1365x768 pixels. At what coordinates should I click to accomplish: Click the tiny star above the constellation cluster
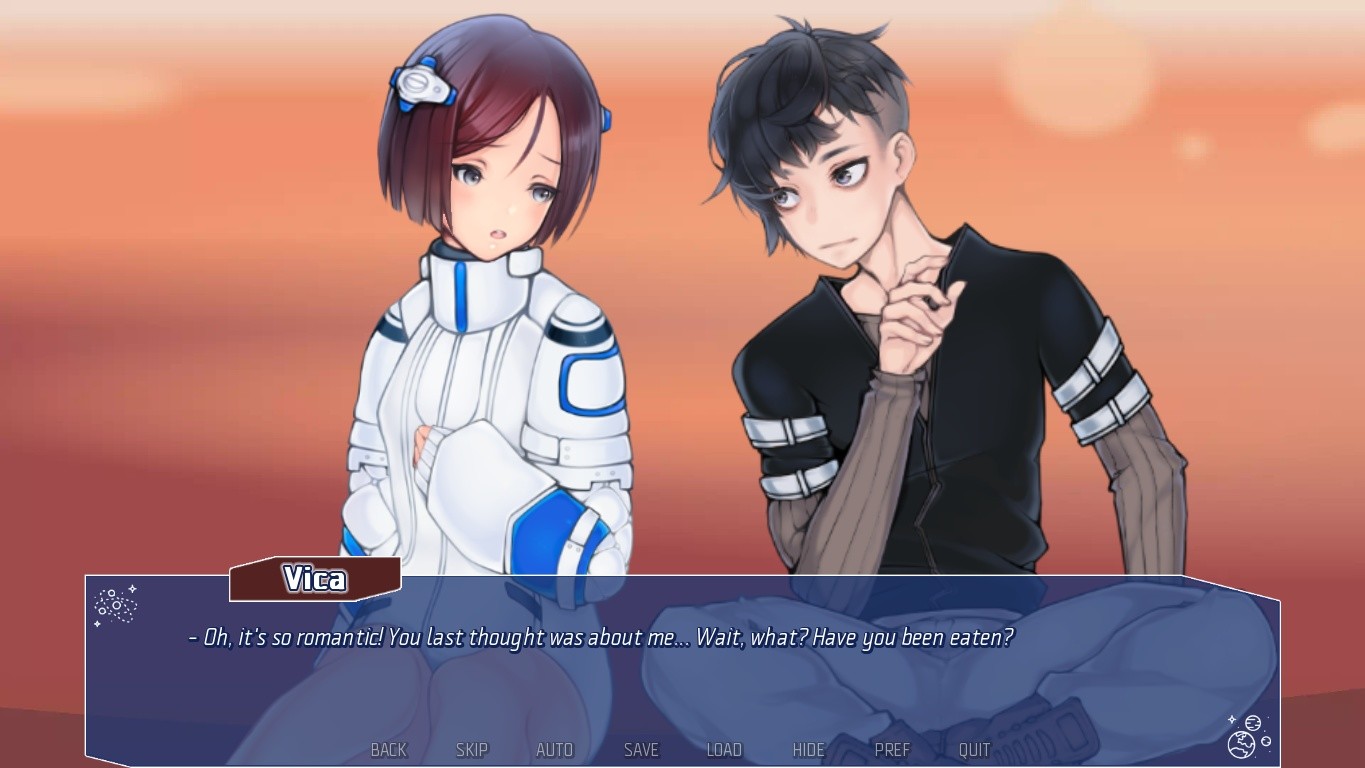132,588
